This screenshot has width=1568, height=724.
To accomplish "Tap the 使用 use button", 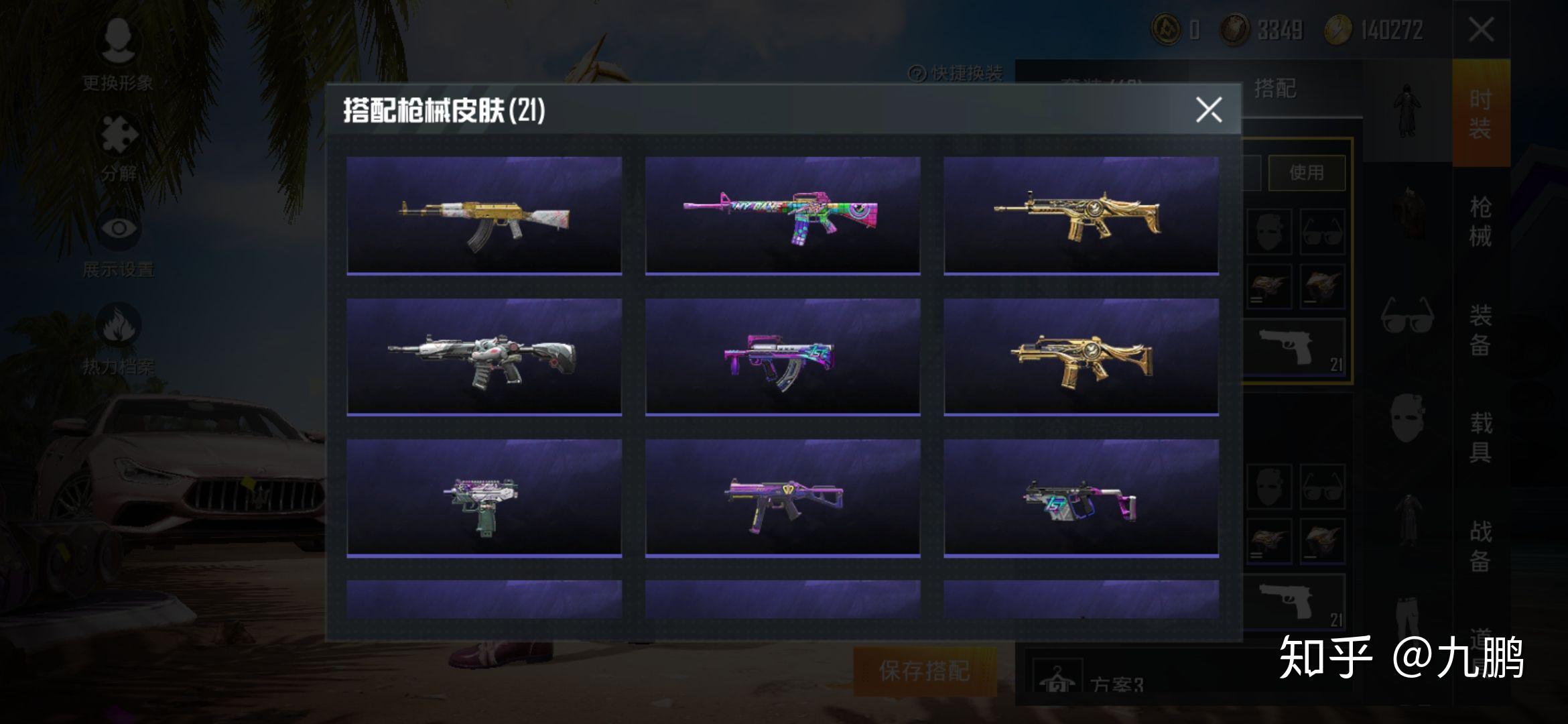I will coord(1306,173).
